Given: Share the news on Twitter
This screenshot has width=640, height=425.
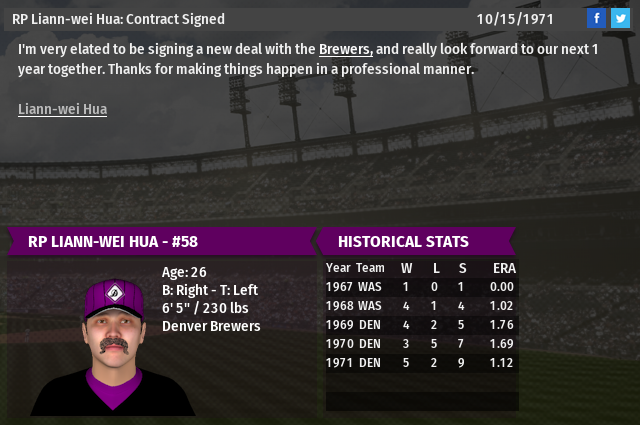Looking at the screenshot, I should [622, 18].
